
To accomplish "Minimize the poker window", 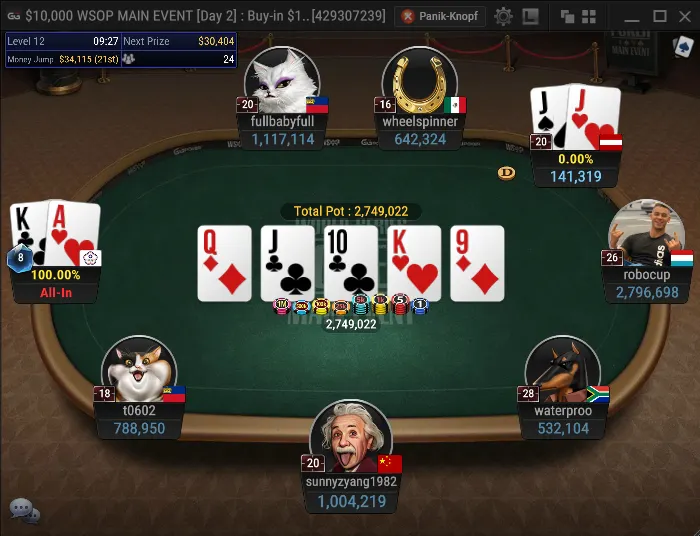I will coord(632,16).
